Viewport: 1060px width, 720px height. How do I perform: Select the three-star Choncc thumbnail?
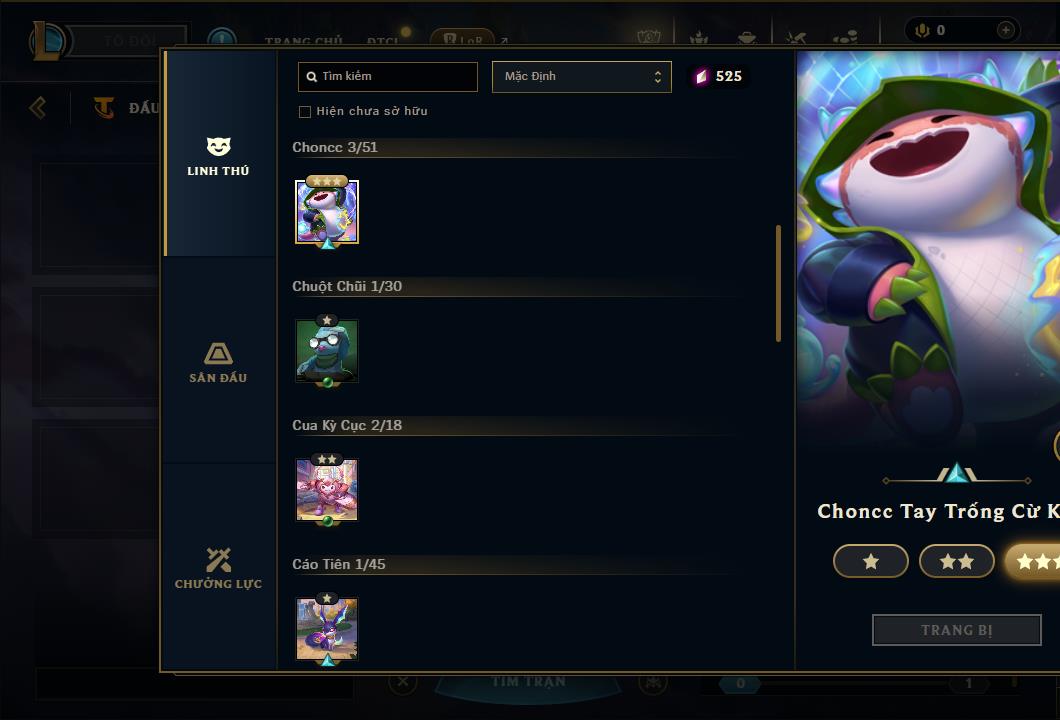(x=327, y=211)
